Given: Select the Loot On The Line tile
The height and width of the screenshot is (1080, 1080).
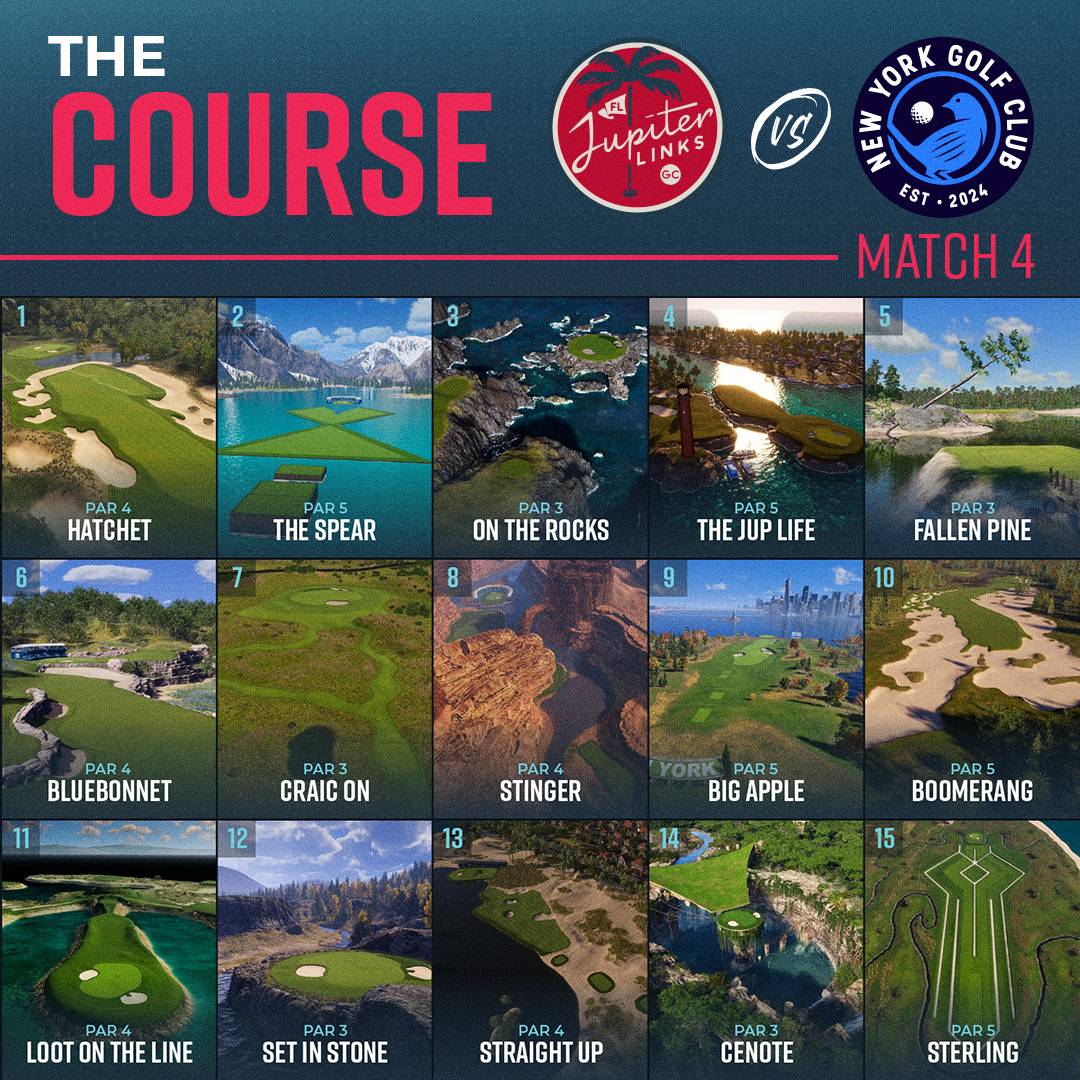Looking at the screenshot, I should click(108, 948).
